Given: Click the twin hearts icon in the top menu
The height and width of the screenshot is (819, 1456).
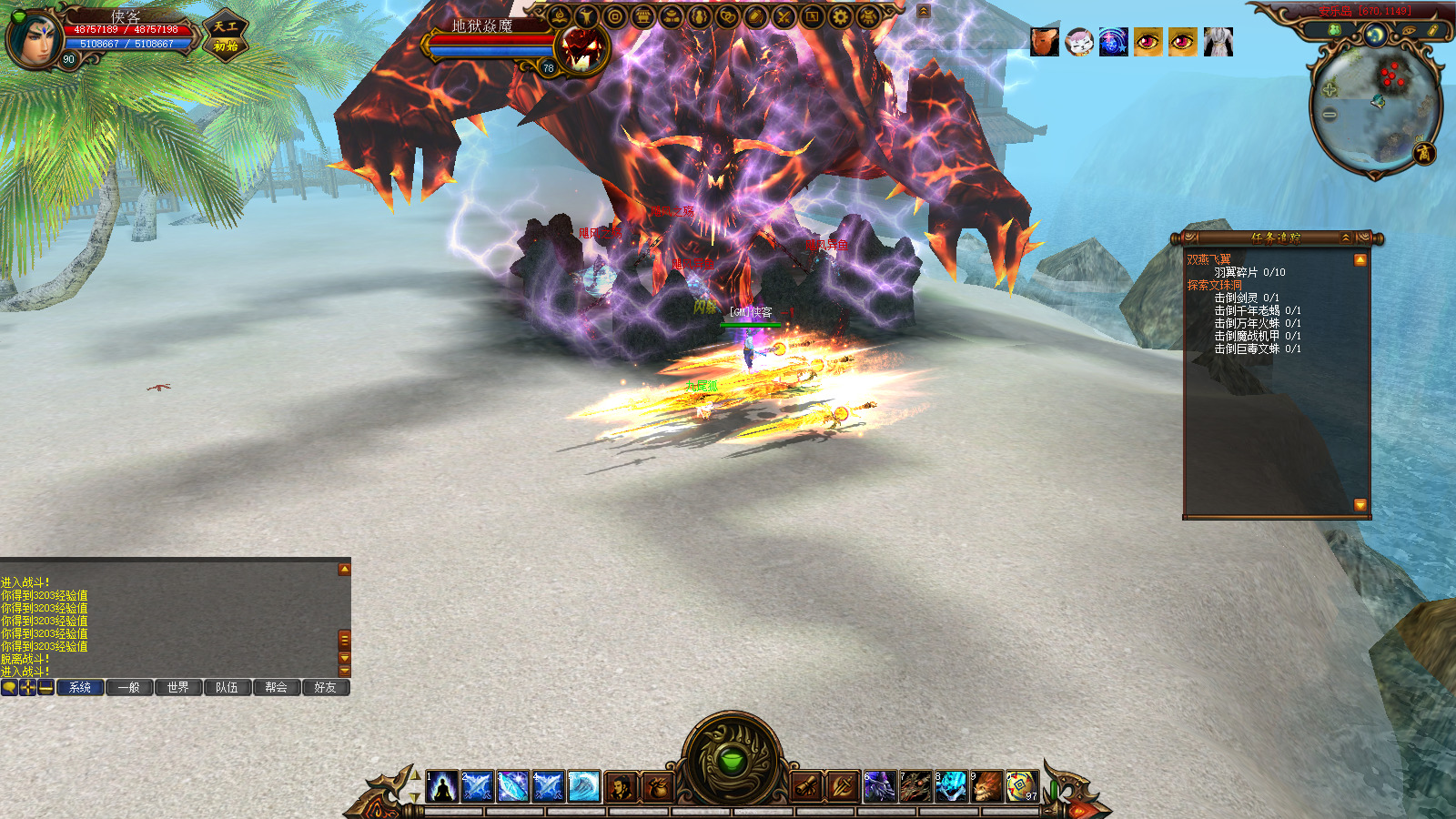Looking at the screenshot, I should pos(728,16).
